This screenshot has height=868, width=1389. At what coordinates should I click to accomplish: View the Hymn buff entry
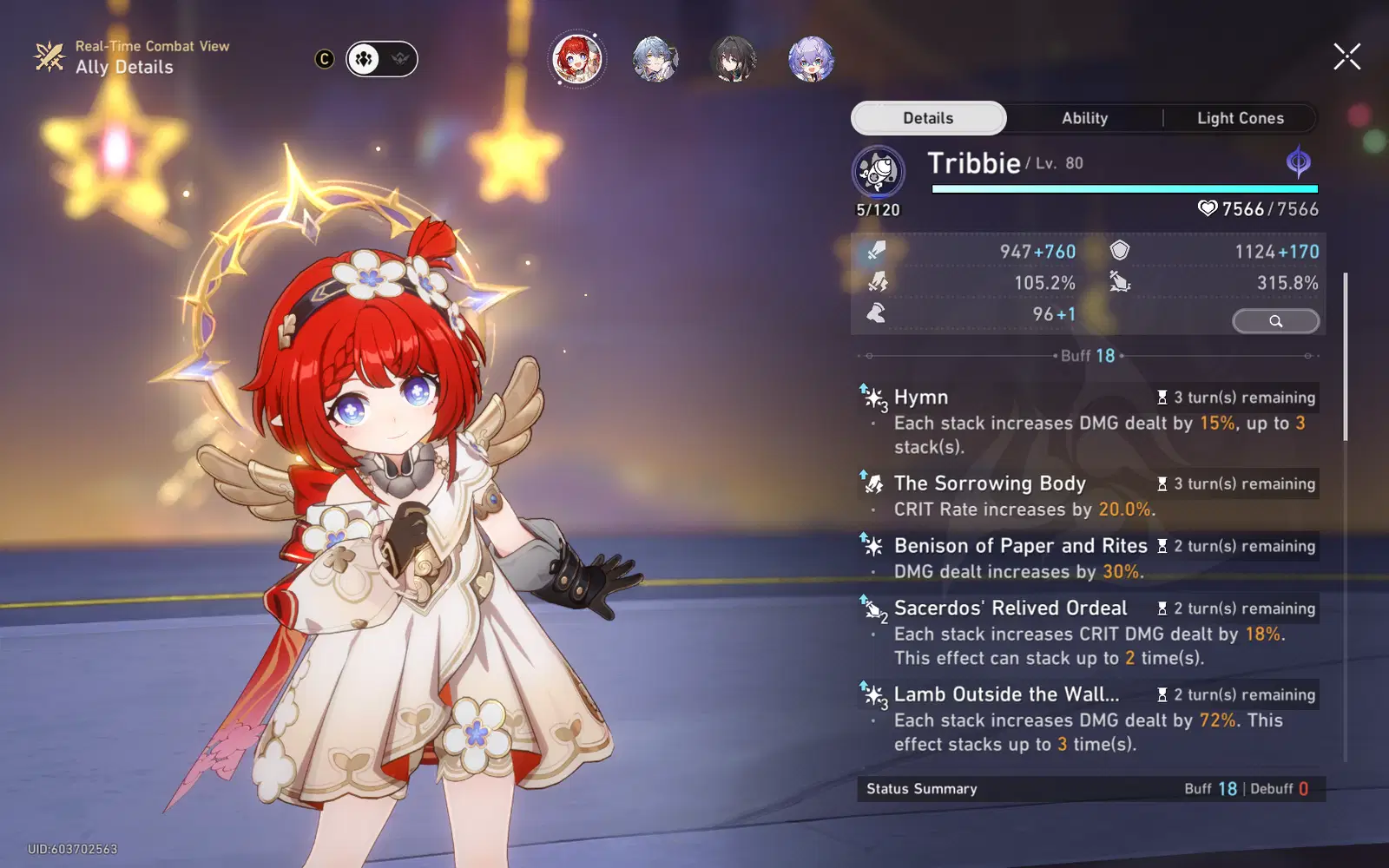click(x=1089, y=421)
